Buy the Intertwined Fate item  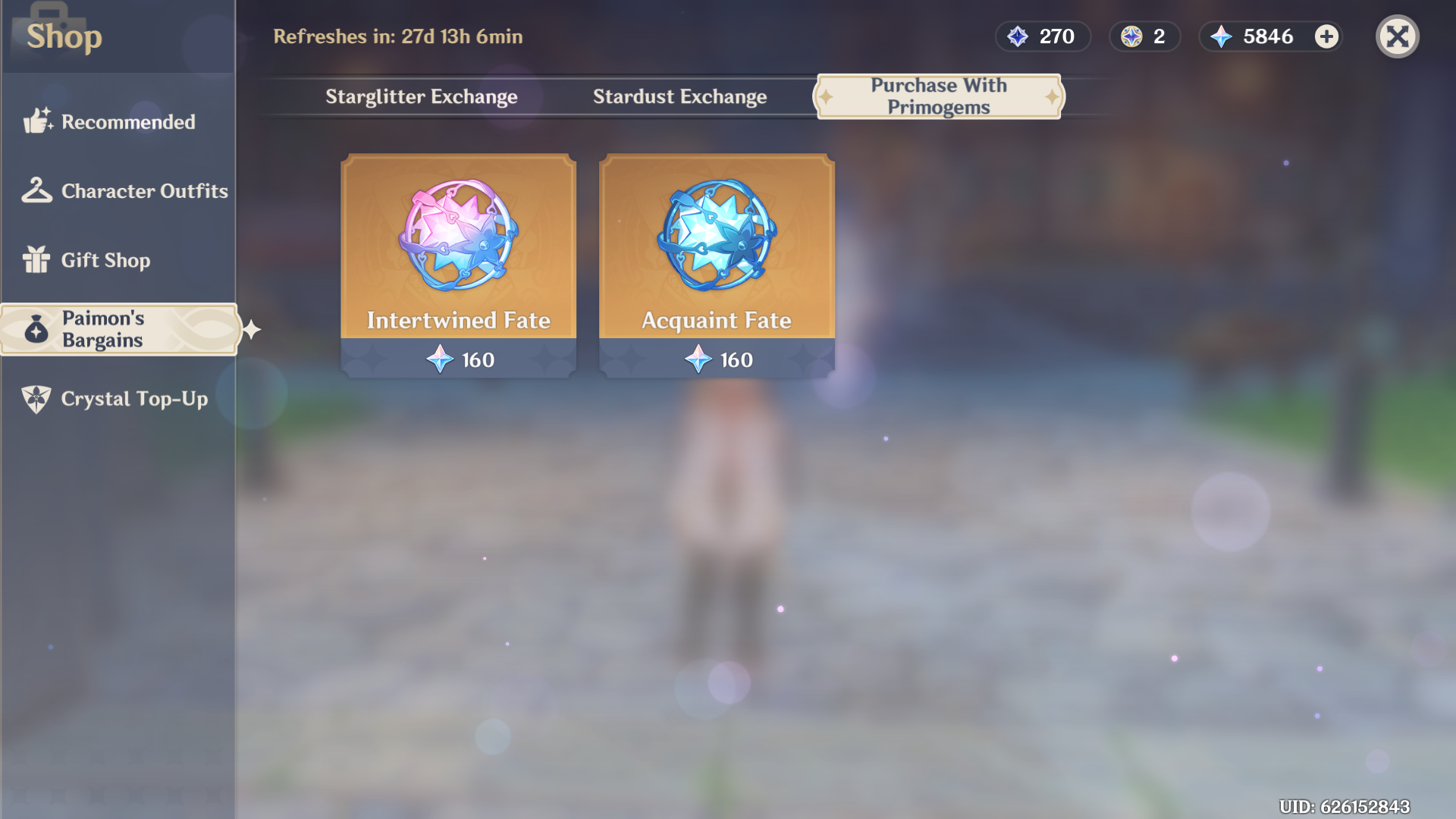coord(458,265)
